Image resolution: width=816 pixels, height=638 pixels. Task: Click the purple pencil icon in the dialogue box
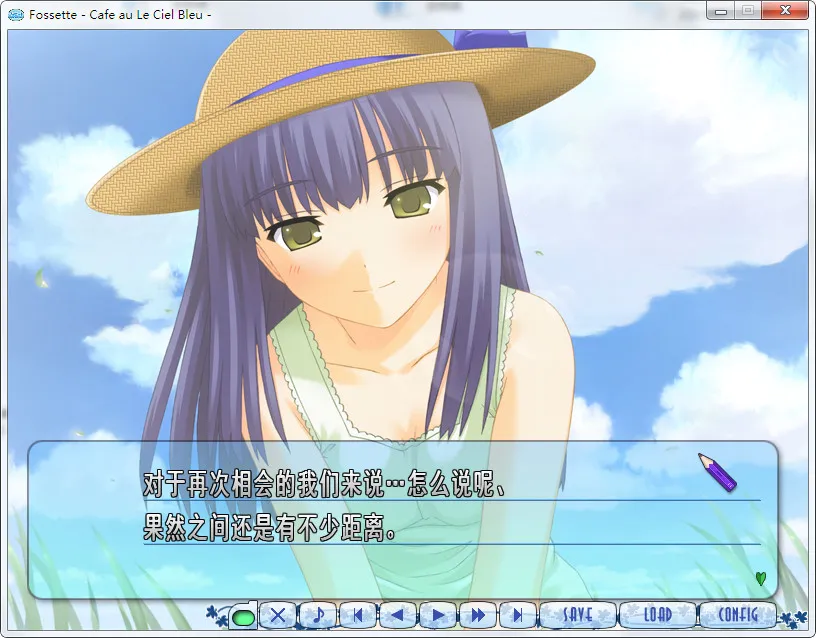click(x=716, y=471)
